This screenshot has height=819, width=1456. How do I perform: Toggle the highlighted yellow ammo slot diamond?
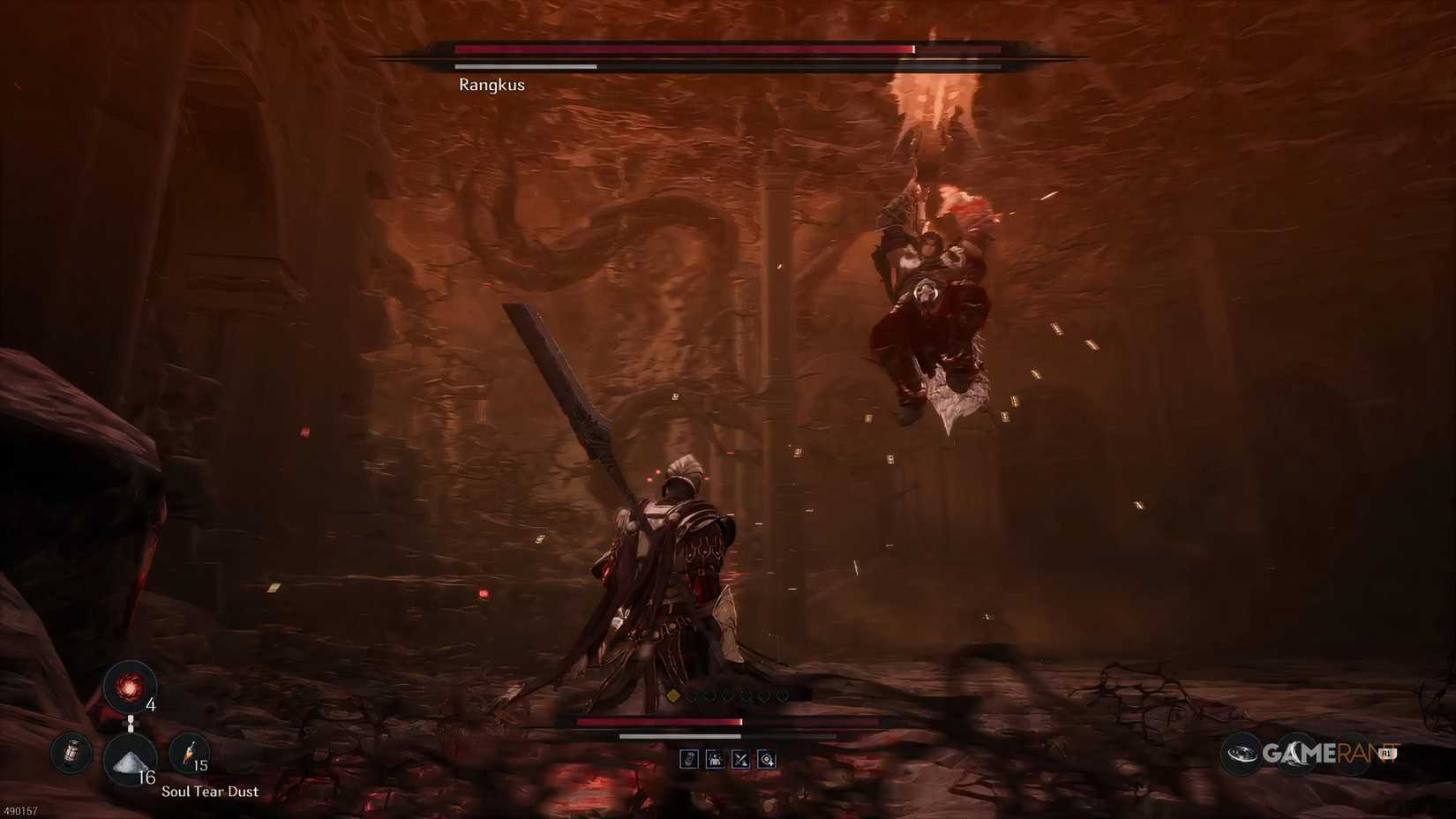coord(674,695)
